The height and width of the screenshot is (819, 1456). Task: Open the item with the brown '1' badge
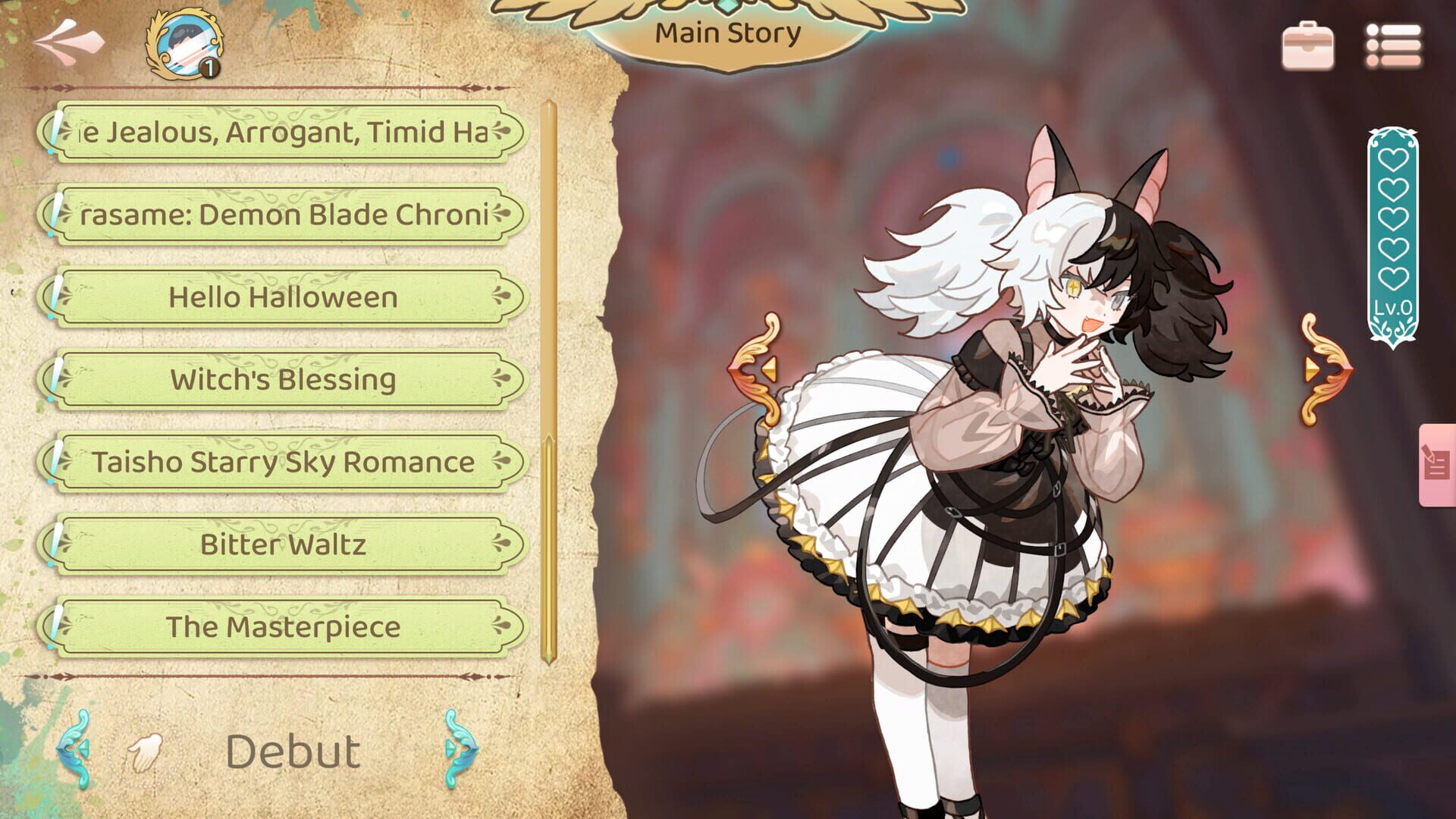[182, 45]
